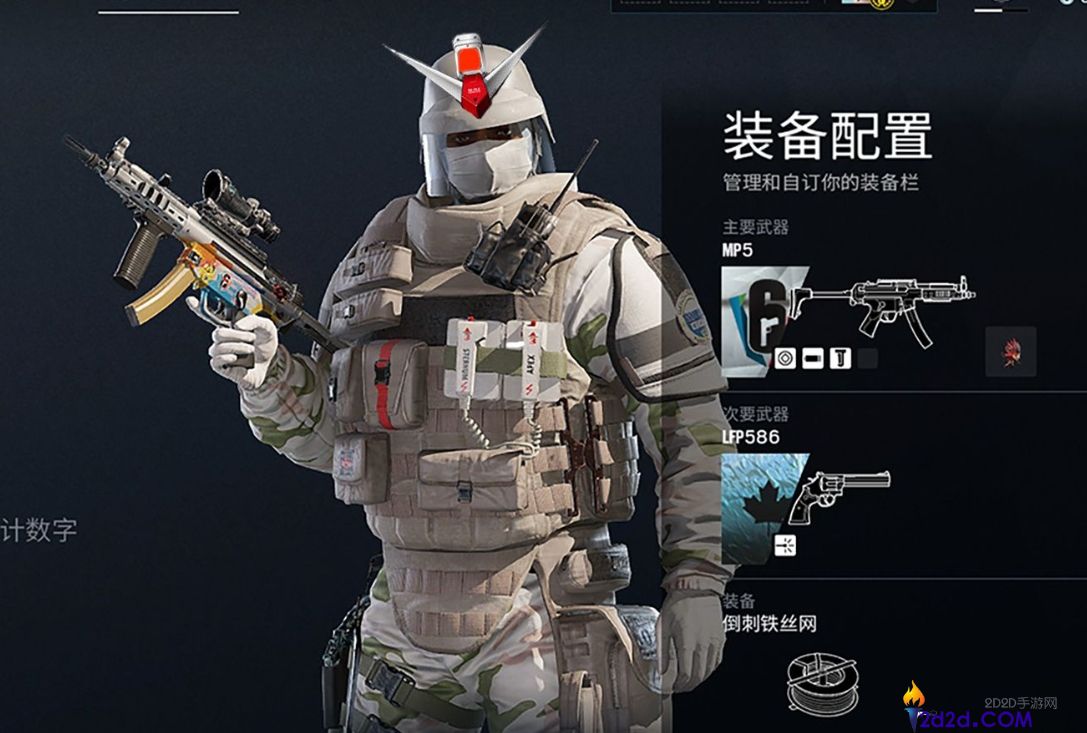1087x733 pixels.
Task: Select the MP5 primary weapon
Action: tap(878, 306)
